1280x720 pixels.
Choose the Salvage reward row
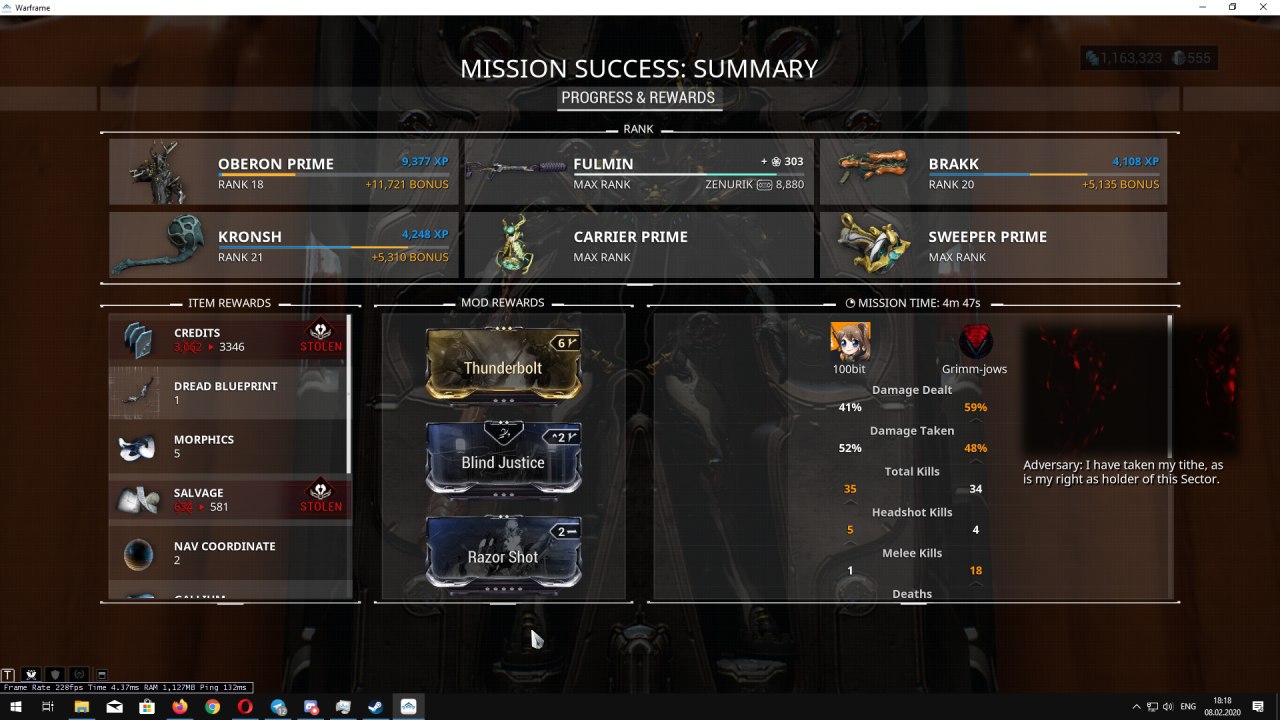tap(229, 499)
